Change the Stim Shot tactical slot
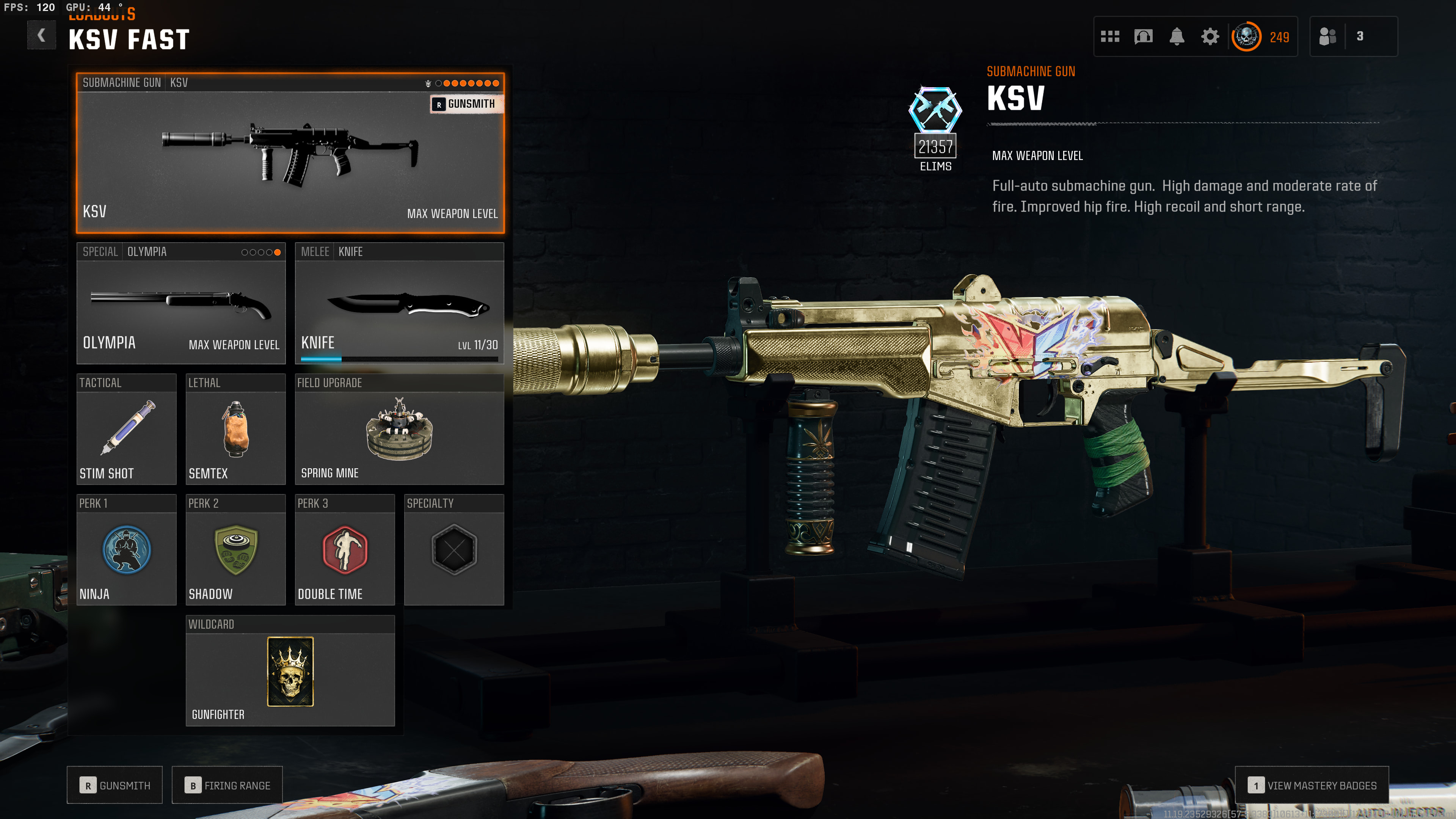 (x=126, y=429)
